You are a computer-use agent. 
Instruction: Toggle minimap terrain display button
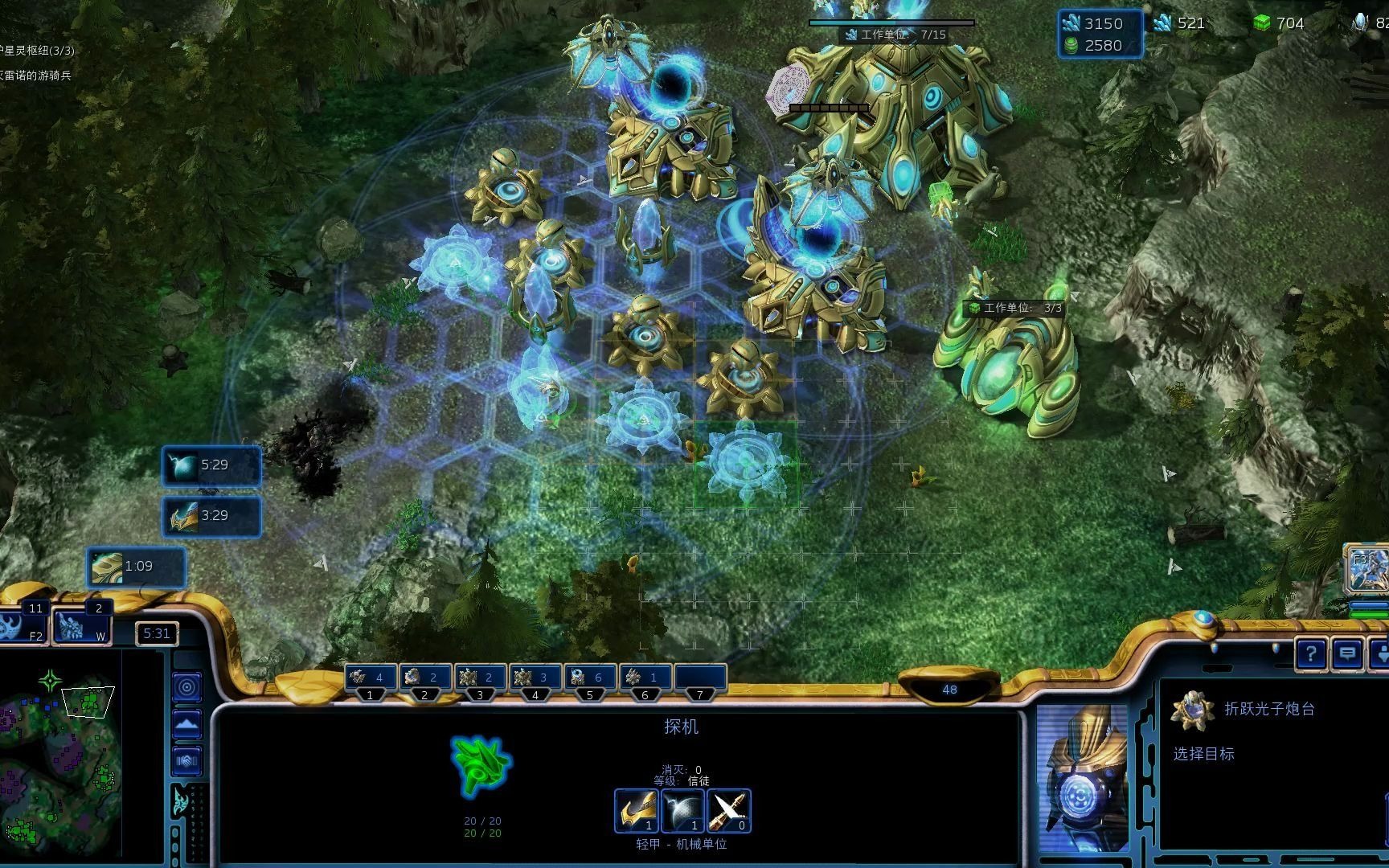click(187, 723)
